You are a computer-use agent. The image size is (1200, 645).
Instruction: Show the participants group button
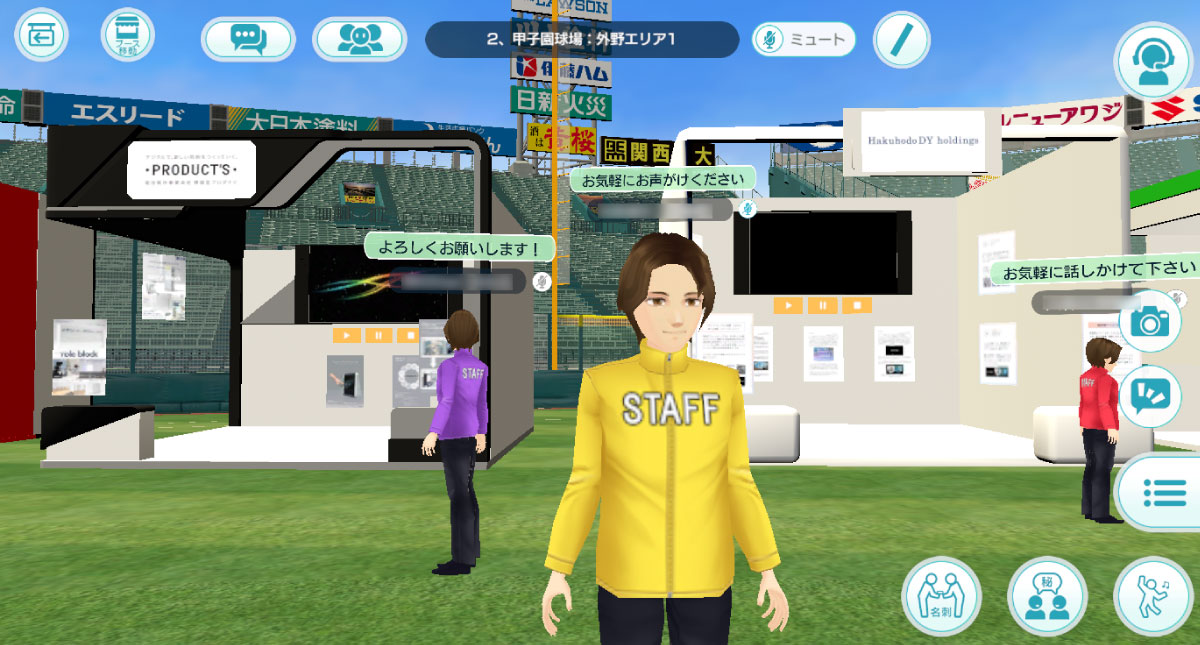point(359,39)
